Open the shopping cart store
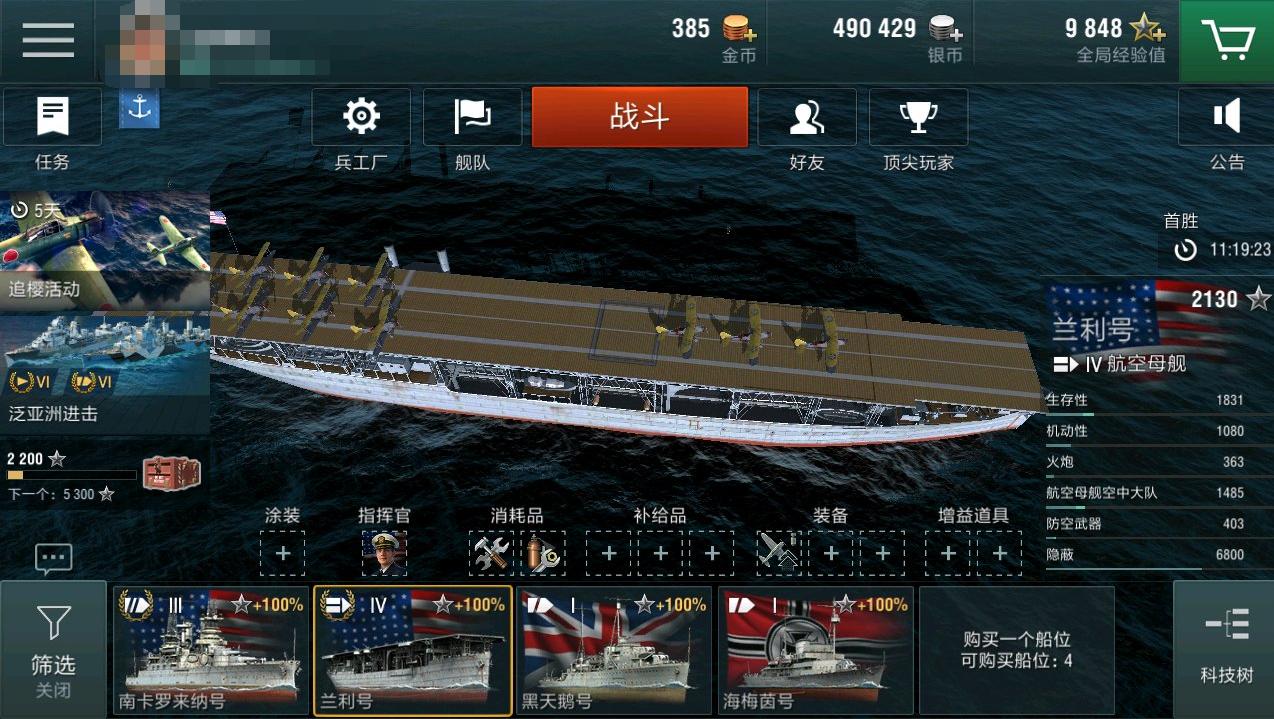Image resolution: width=1274 pixels, height=719 pixels. pyautogui.click(x=1227, y=40)
